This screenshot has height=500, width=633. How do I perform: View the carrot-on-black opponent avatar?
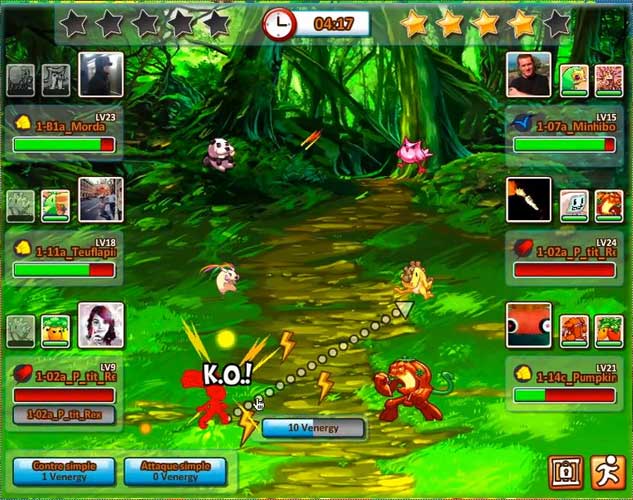pos(529,200)
